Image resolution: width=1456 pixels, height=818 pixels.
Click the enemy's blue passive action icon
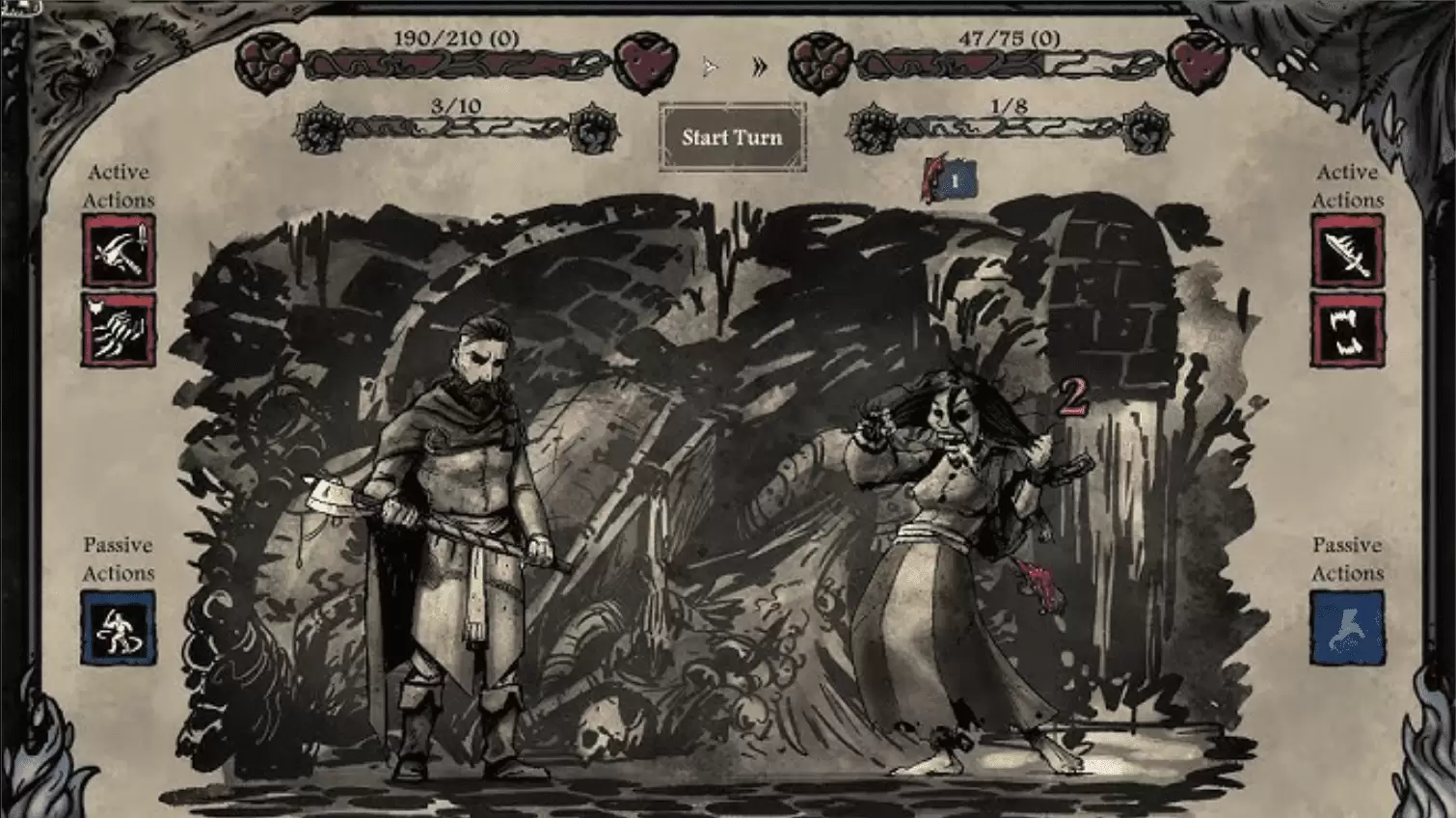point(1347,627)
